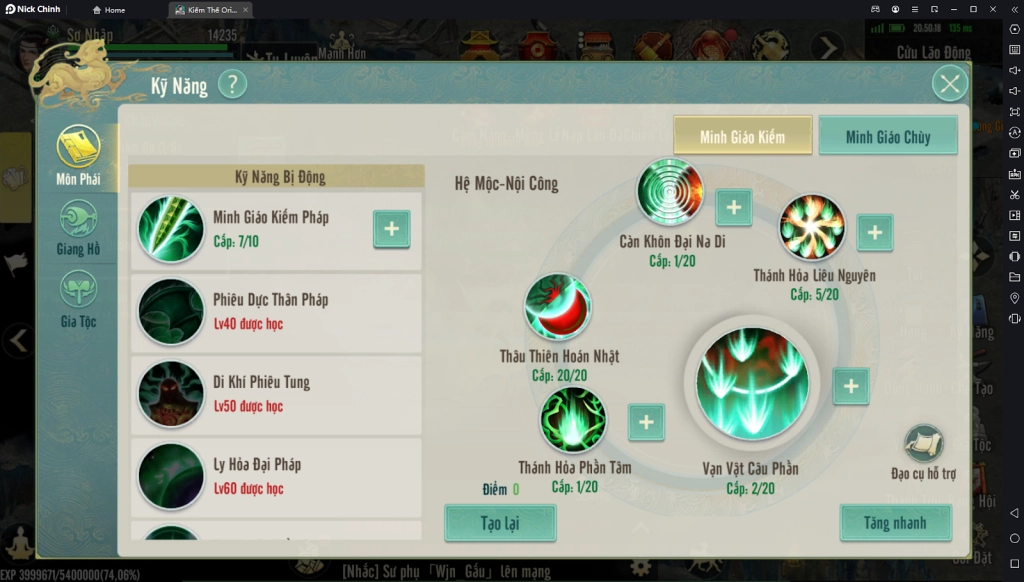Open the Đạo cụ hỗ trợ scroll icon

coord(923,445)
